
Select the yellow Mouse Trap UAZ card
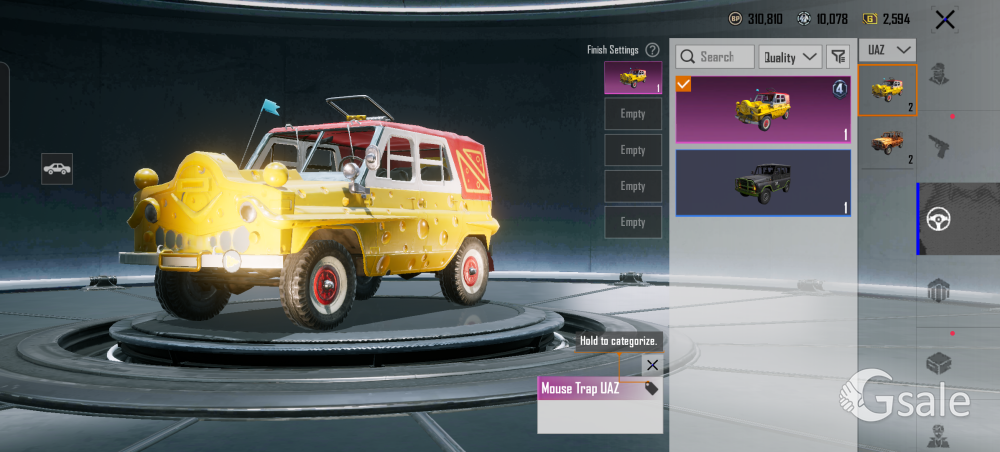(x=763, y=109)
